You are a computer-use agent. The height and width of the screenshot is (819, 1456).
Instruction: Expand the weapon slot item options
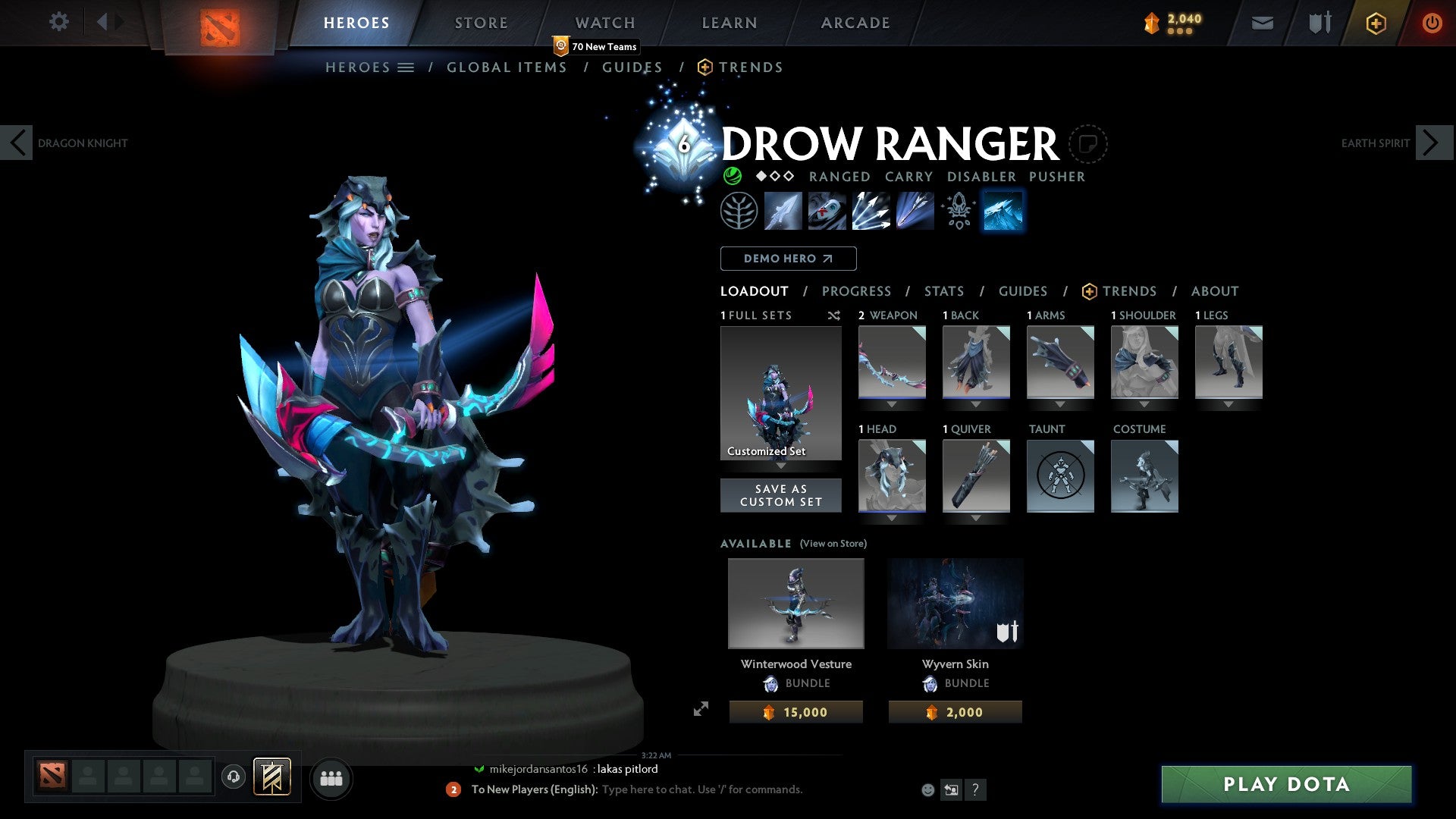click(x=892, y=404)
